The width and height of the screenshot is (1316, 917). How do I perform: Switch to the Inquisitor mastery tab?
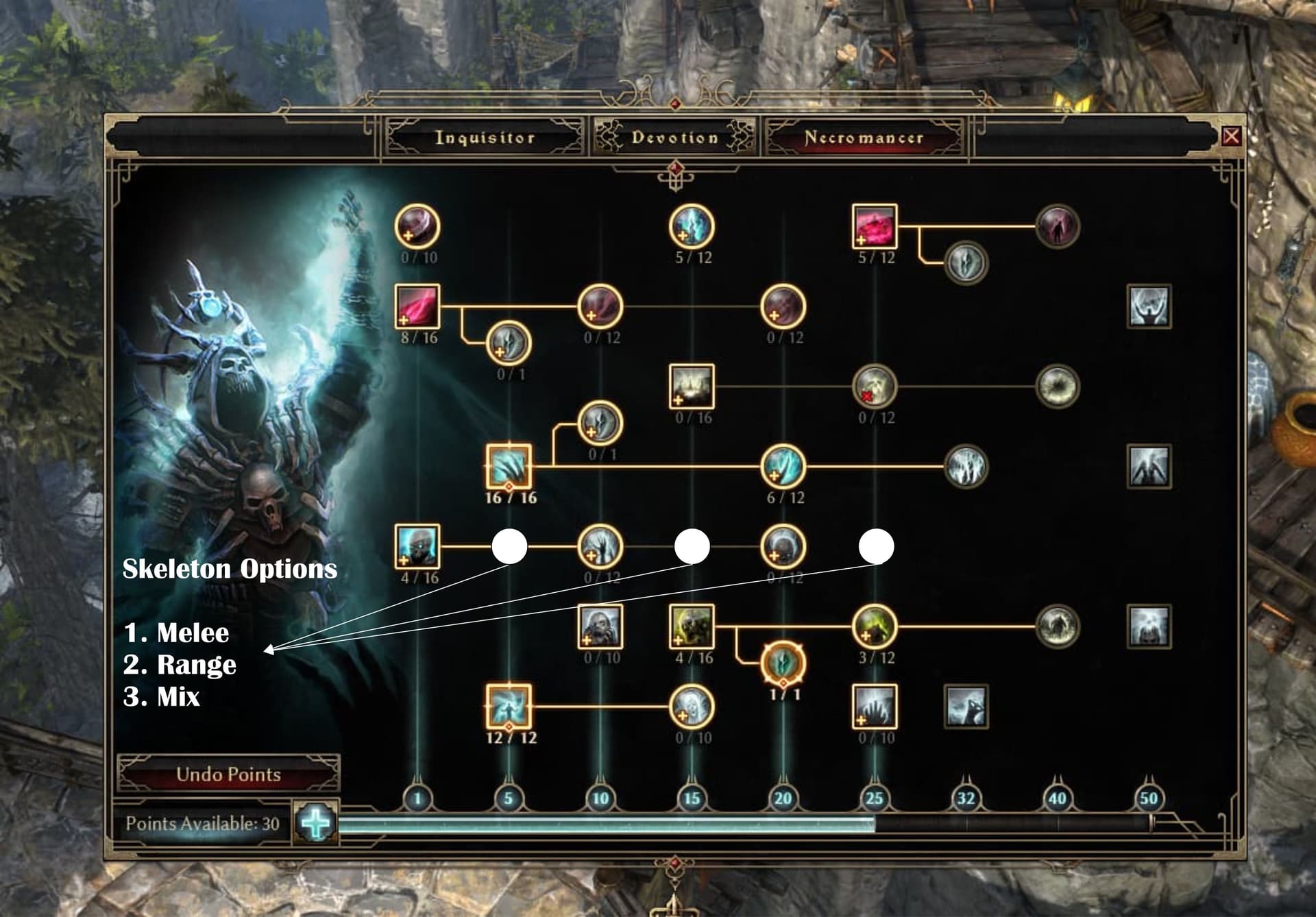click(x=485, y=138)
